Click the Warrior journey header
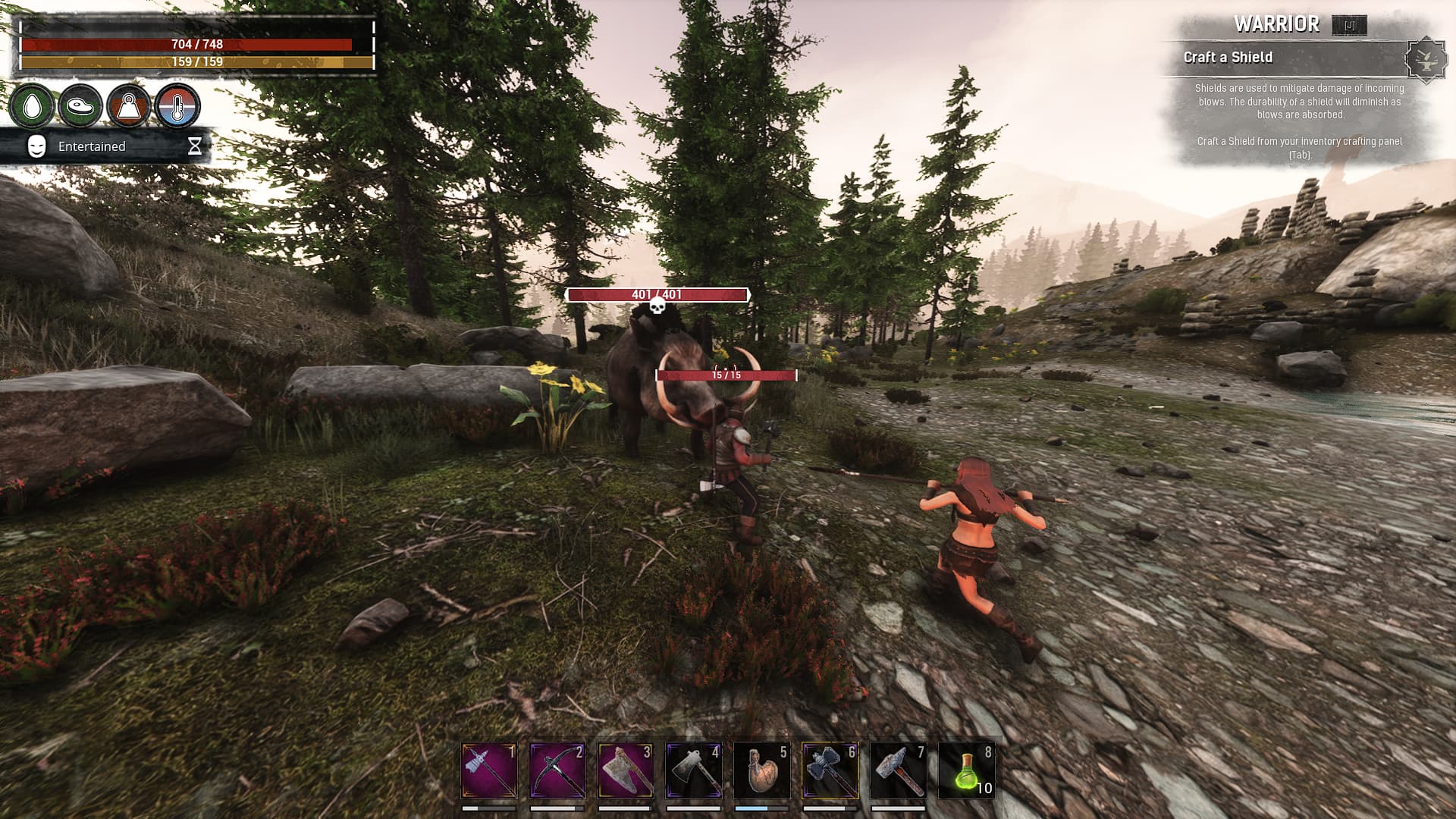This screenshot has width=1456, height=819. tap(1276, 24)
